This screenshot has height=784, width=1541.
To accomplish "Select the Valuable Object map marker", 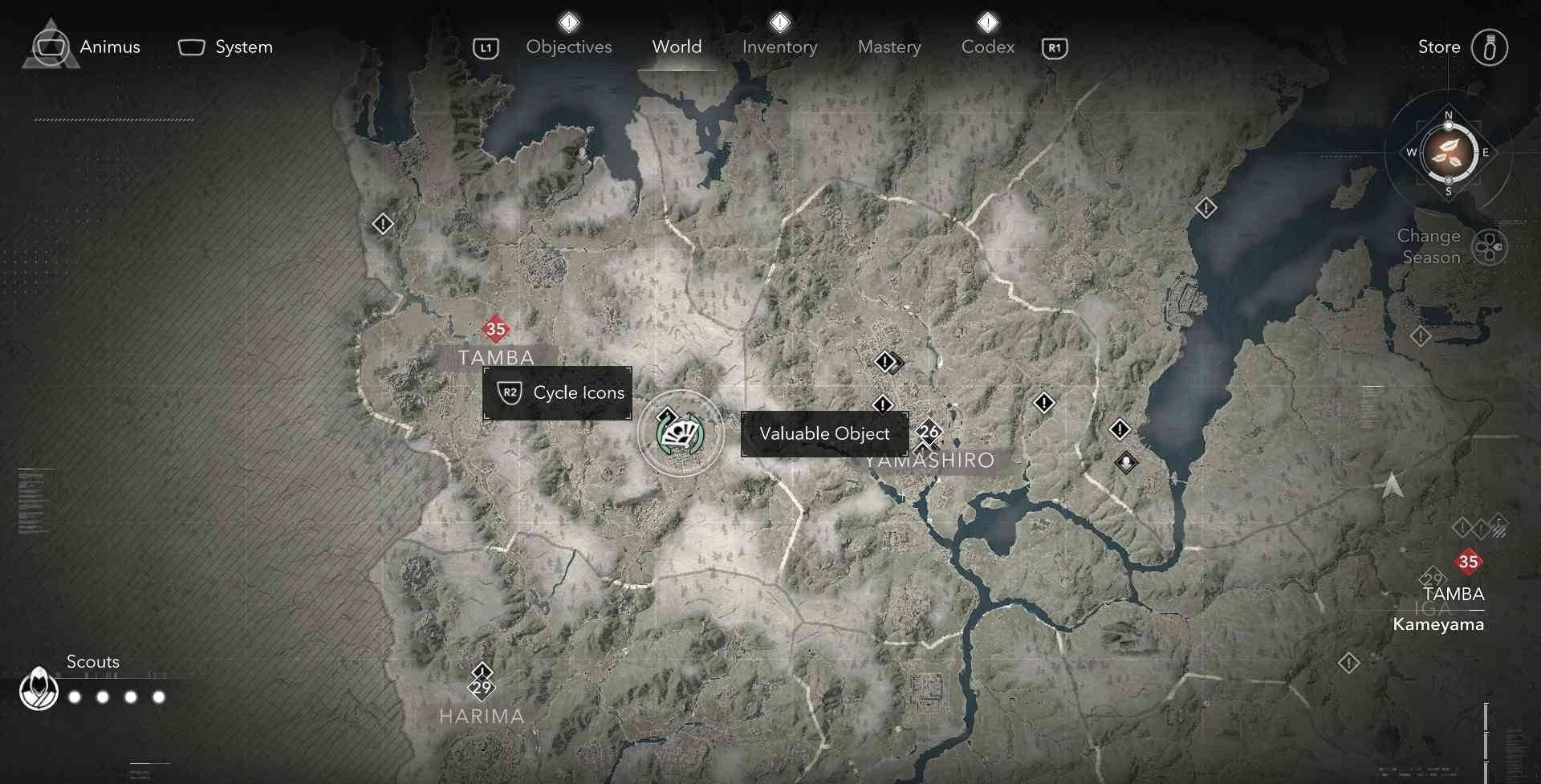I will coord(680,434).
